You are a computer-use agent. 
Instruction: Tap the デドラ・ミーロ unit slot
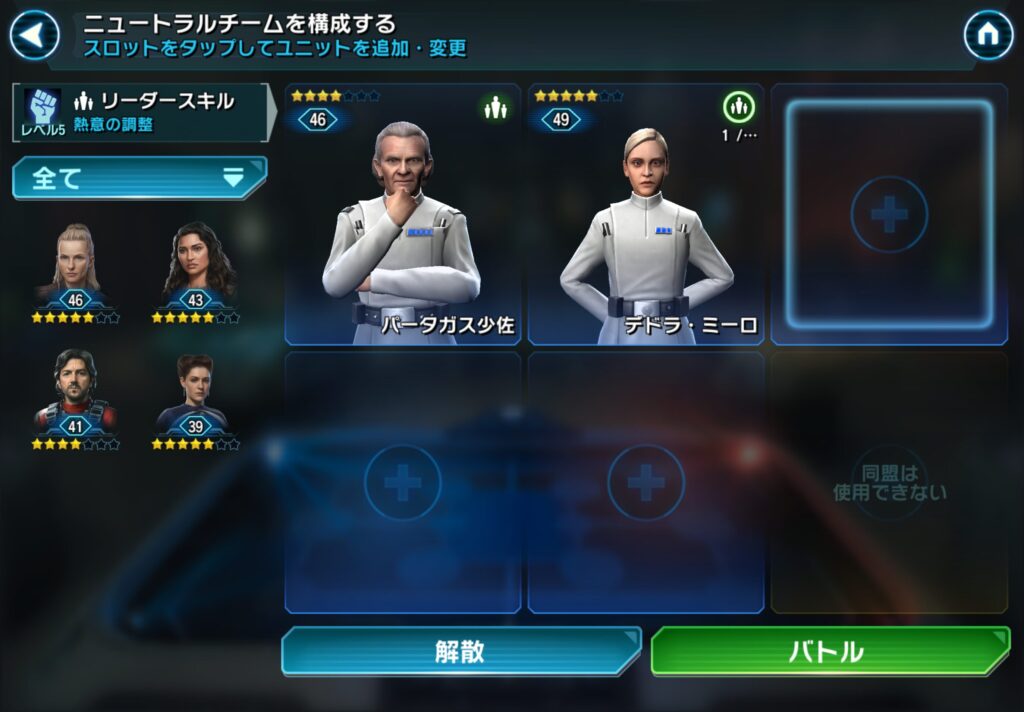click(645, 215)
